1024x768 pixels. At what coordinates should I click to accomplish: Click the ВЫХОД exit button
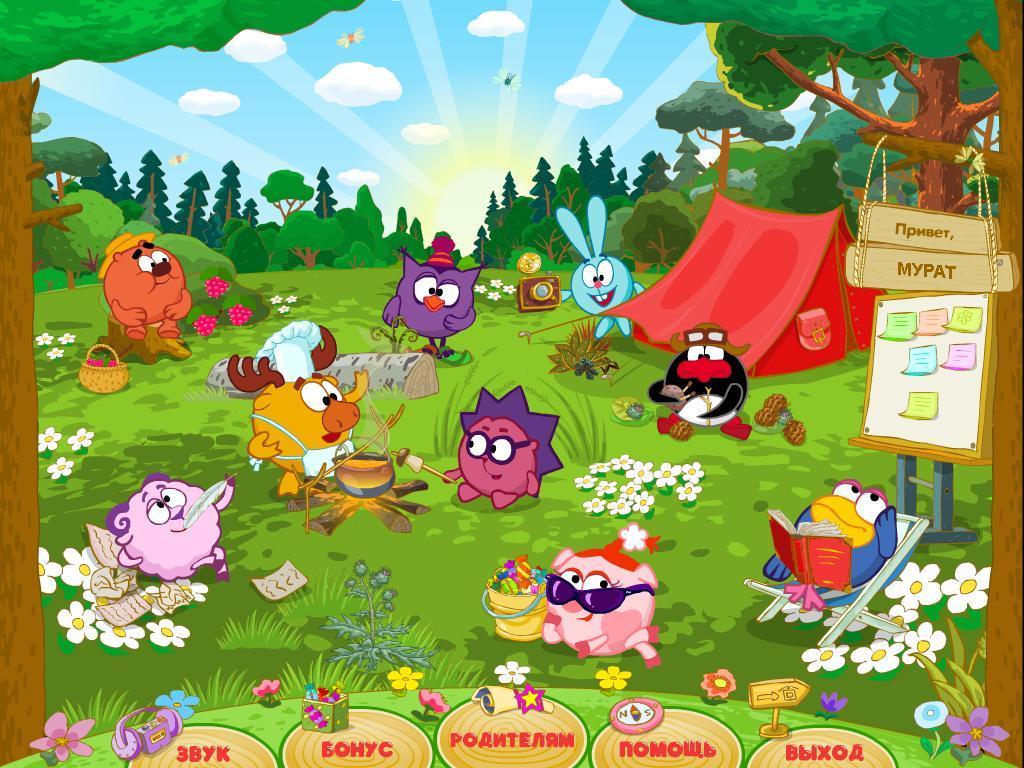pos(824,750)
